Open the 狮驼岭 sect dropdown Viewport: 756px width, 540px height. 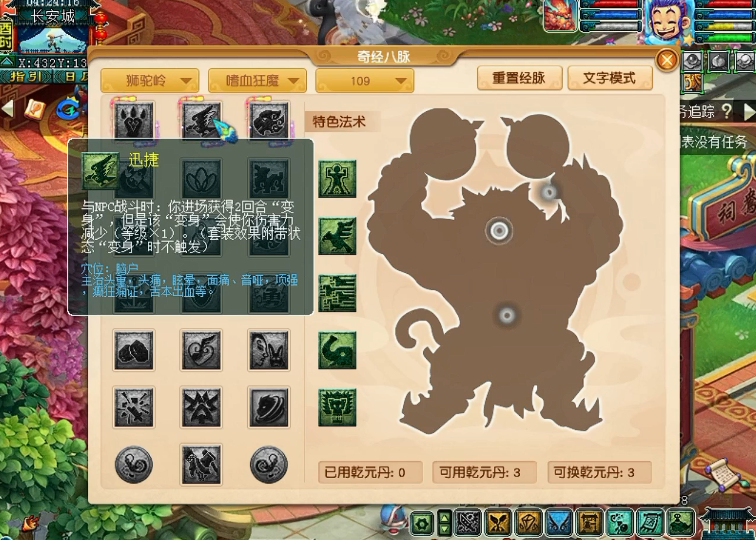(149, 81)
